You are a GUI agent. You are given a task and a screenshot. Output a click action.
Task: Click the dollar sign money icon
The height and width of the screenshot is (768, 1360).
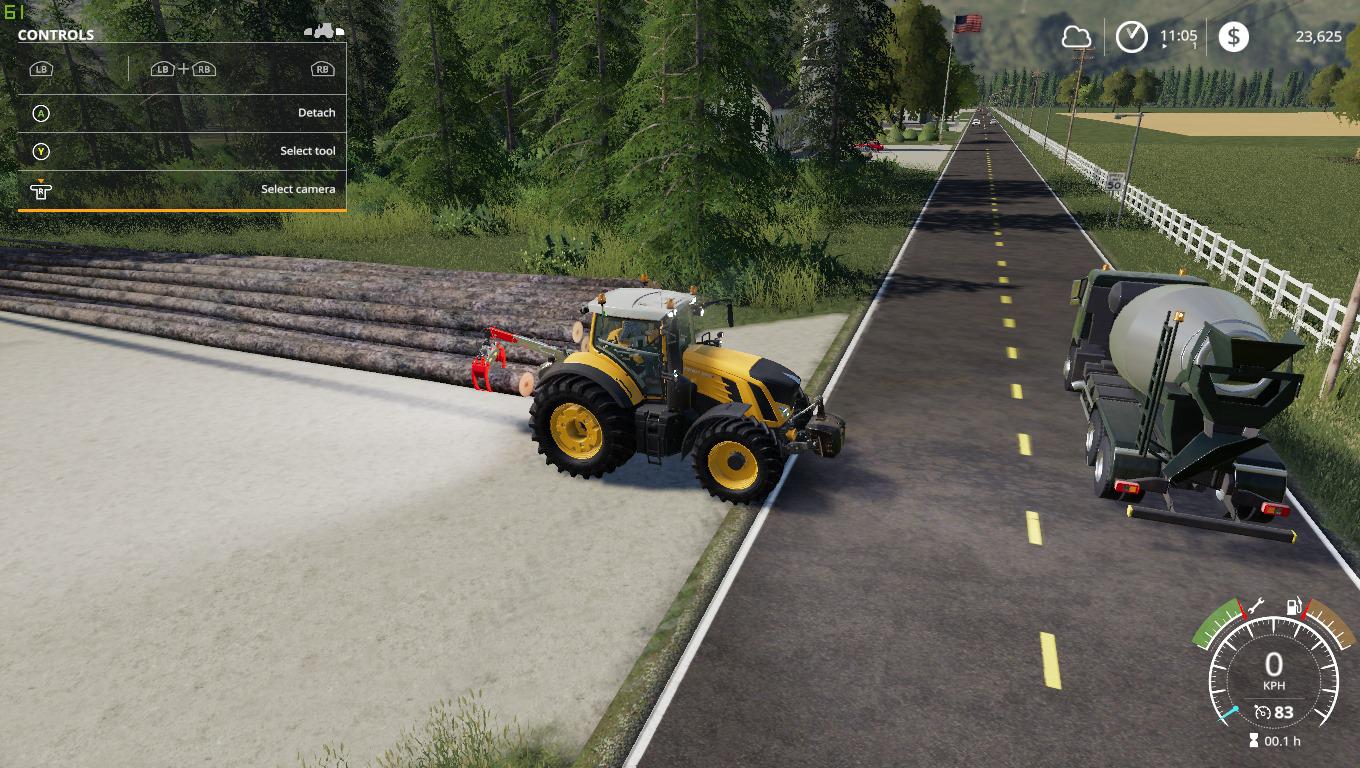[x=1233, y=37]
